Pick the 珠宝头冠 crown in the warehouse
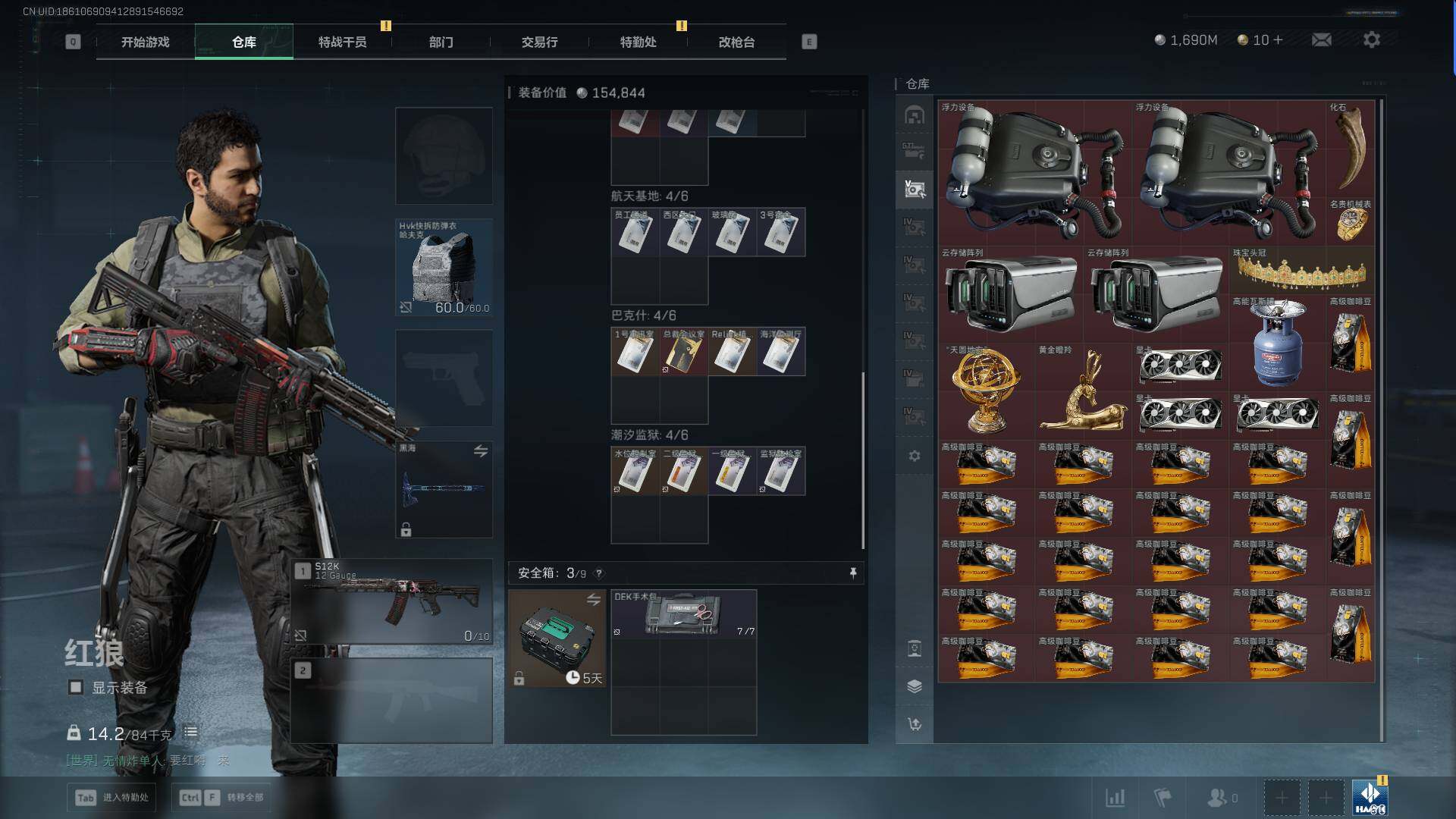 pos(1301,271)
